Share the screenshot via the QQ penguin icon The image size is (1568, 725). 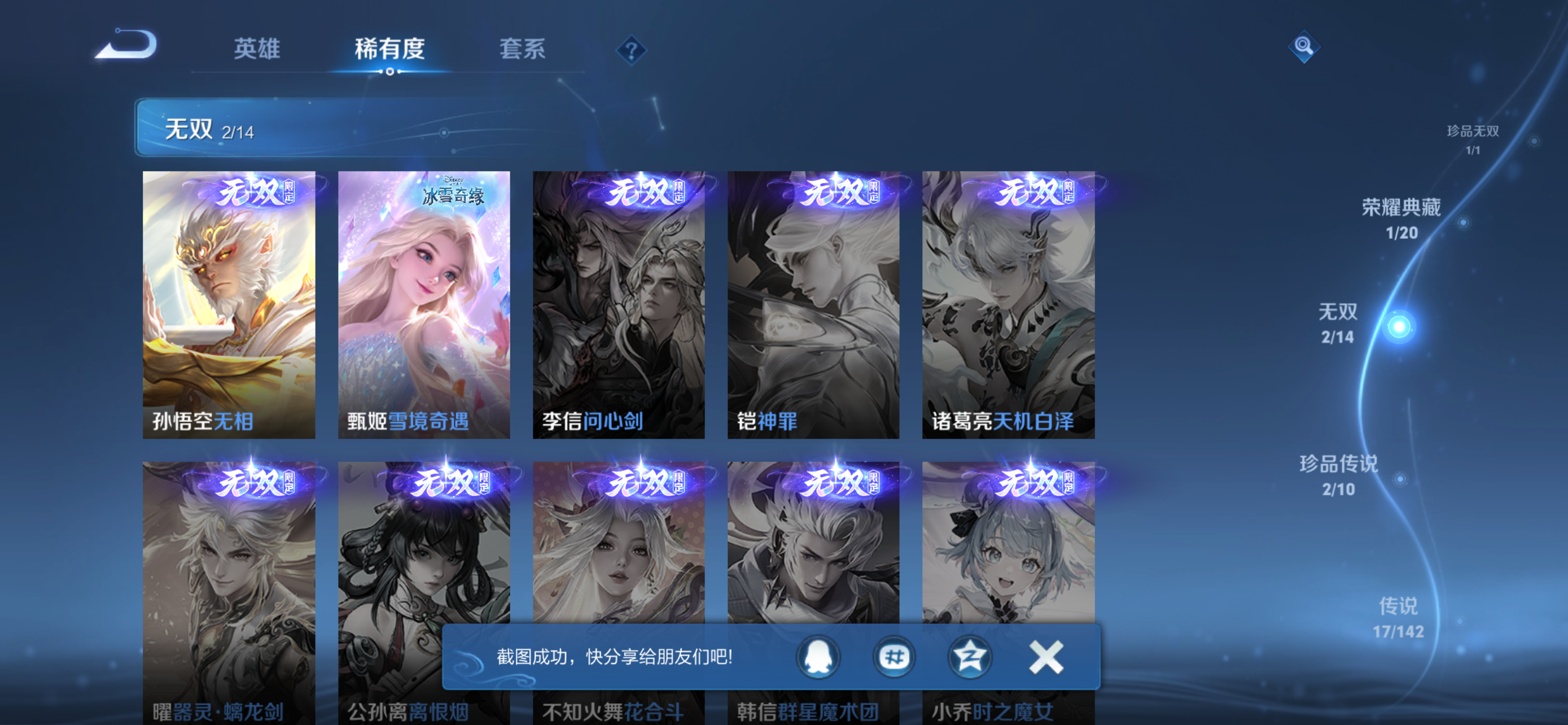click(818, 657)
